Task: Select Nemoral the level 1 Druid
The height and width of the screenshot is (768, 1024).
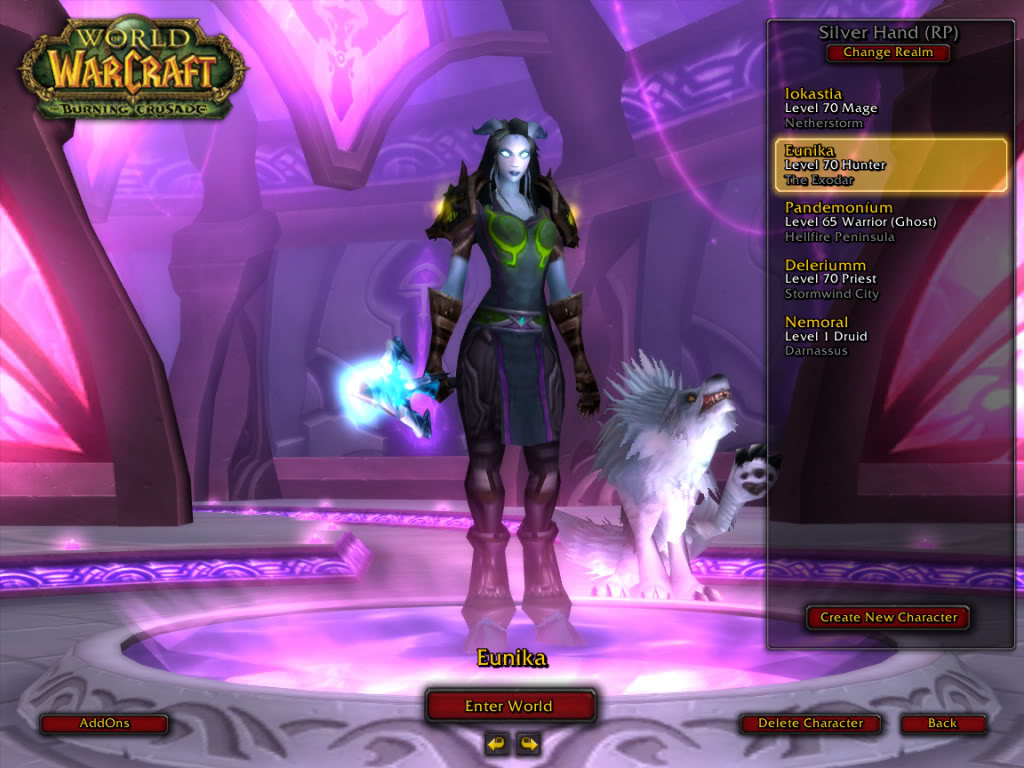Action: 888,336
